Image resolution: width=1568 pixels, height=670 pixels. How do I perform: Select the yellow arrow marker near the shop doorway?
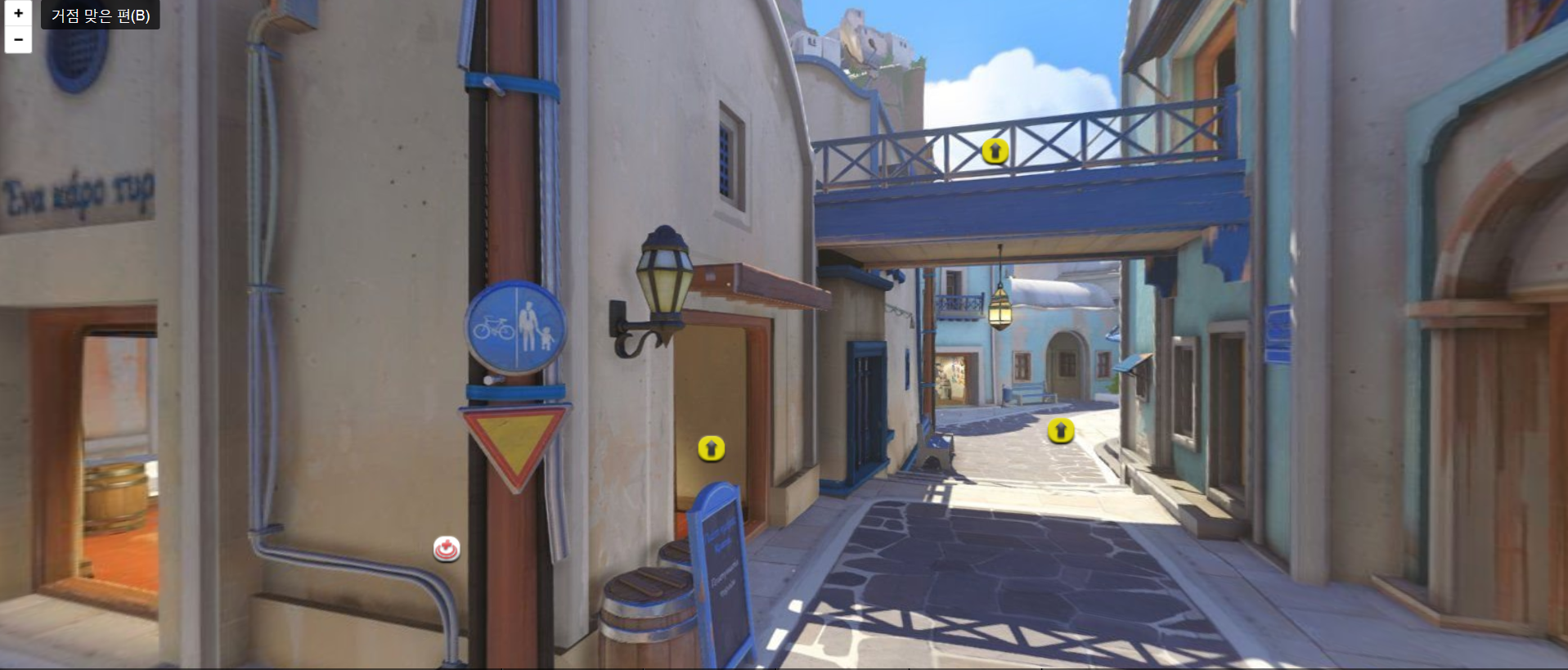(x=711, y=450)
